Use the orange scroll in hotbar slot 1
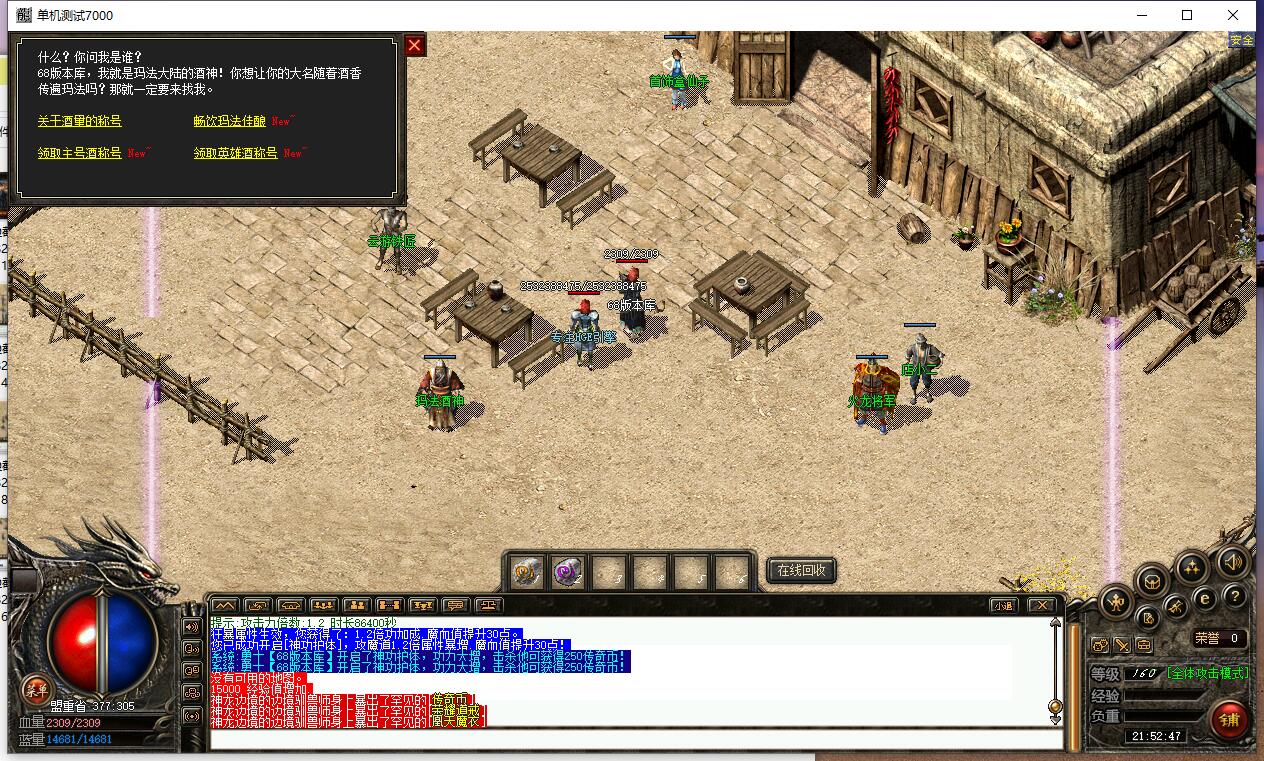The height and width of the screenshot is (761, 1264). tap(526, 571)
